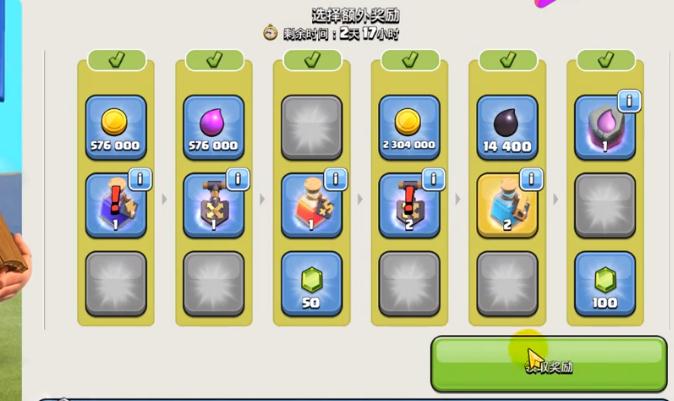This screenshot has height=401, width=674.
Task: Select the elixir rune reward
Action: point(603,127)
